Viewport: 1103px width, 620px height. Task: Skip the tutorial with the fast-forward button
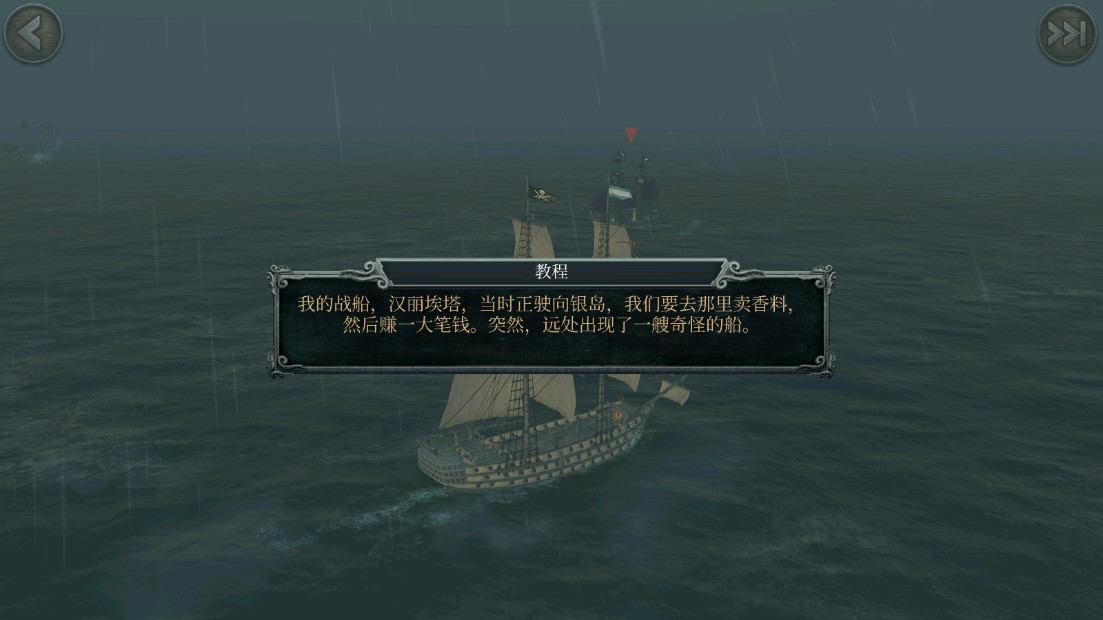(1067, 35)
